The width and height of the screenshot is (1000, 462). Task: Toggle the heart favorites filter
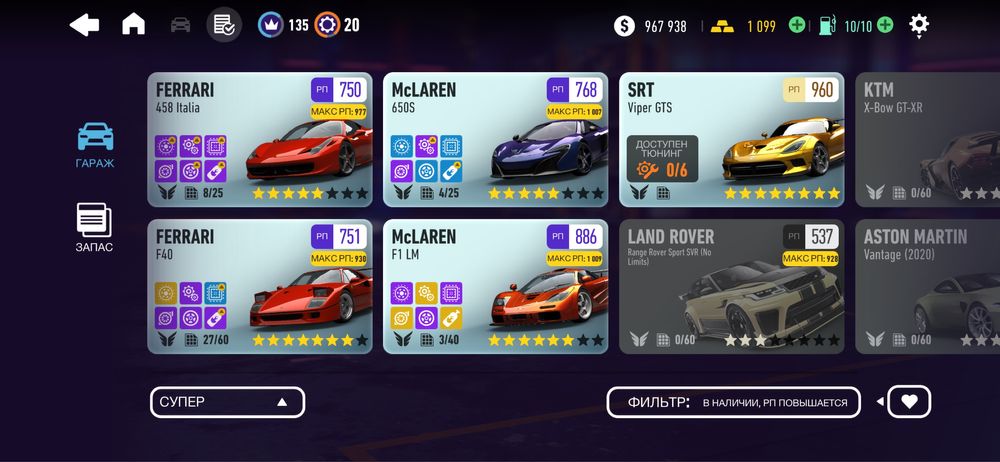click(908, 402)
